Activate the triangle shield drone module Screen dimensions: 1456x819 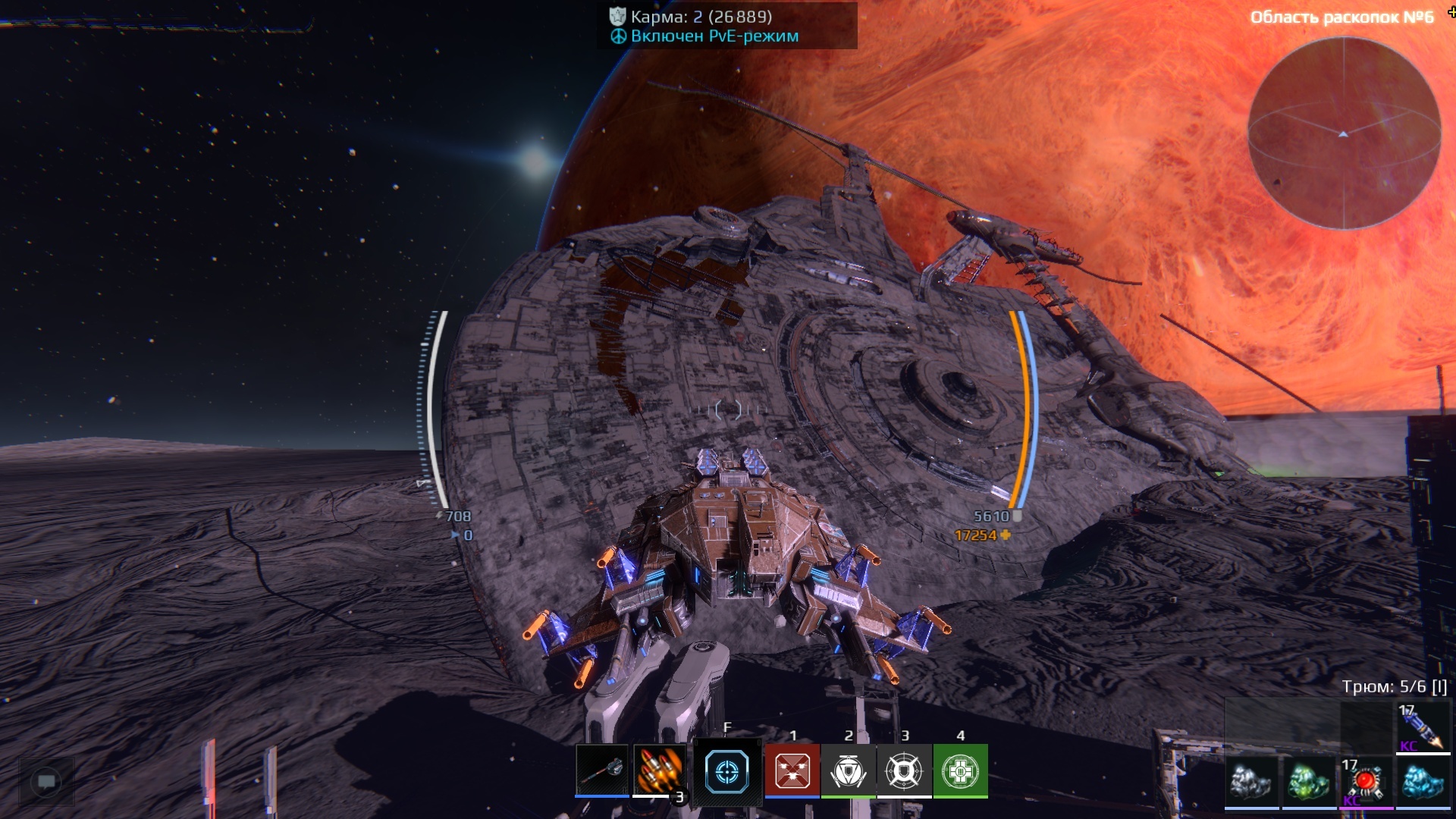click(849, 771)
